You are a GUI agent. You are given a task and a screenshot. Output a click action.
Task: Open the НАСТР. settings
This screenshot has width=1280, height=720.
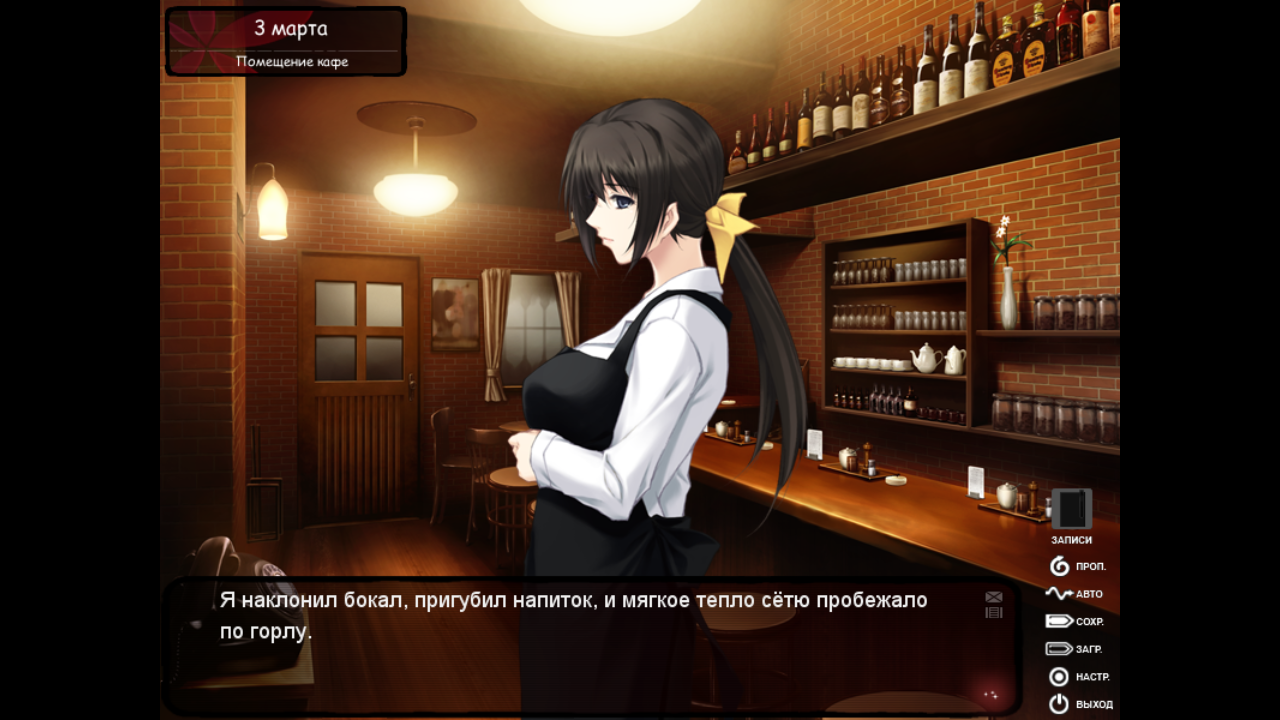tap(1078, 677)
